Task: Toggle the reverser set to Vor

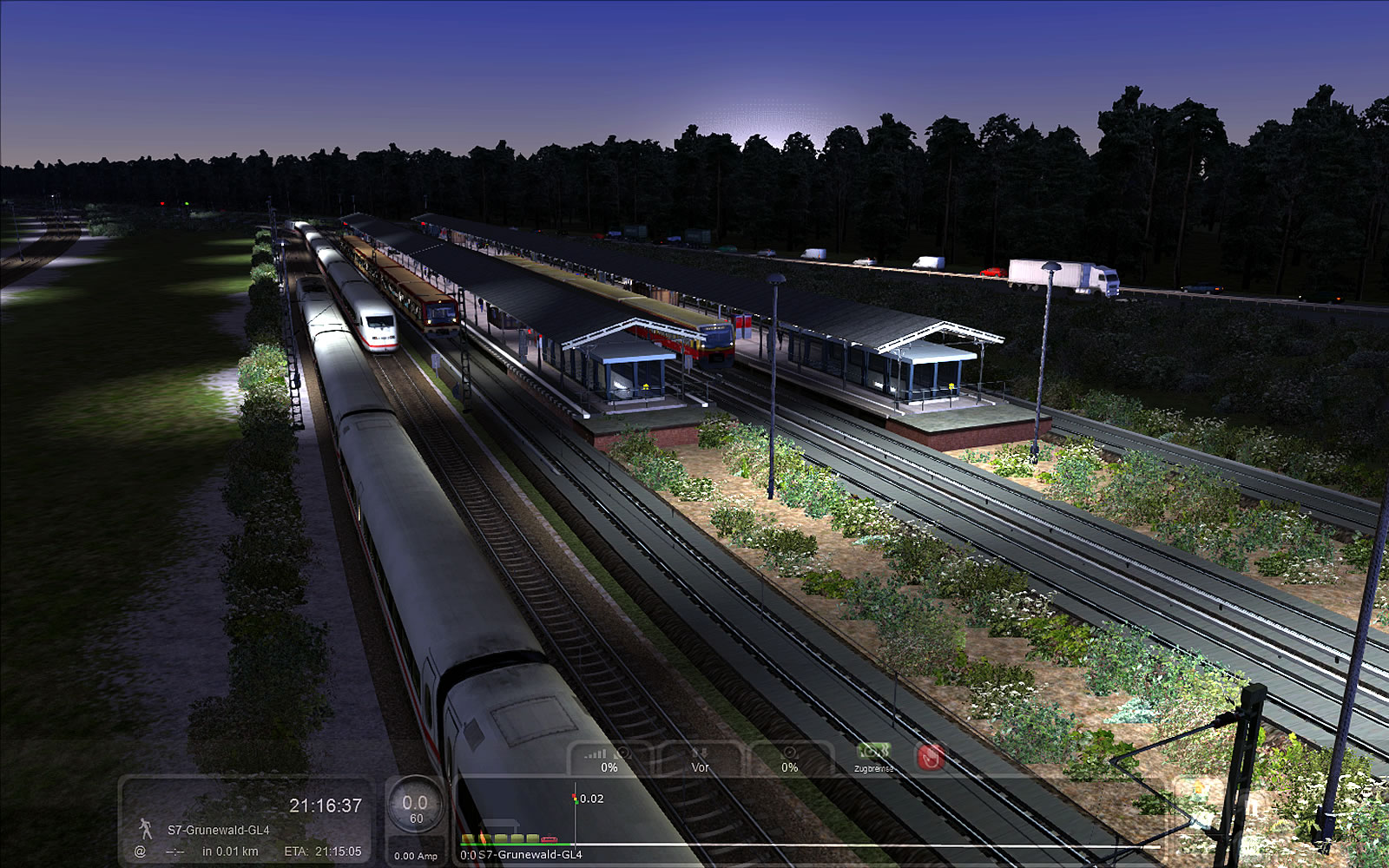Action: (700, 760)
